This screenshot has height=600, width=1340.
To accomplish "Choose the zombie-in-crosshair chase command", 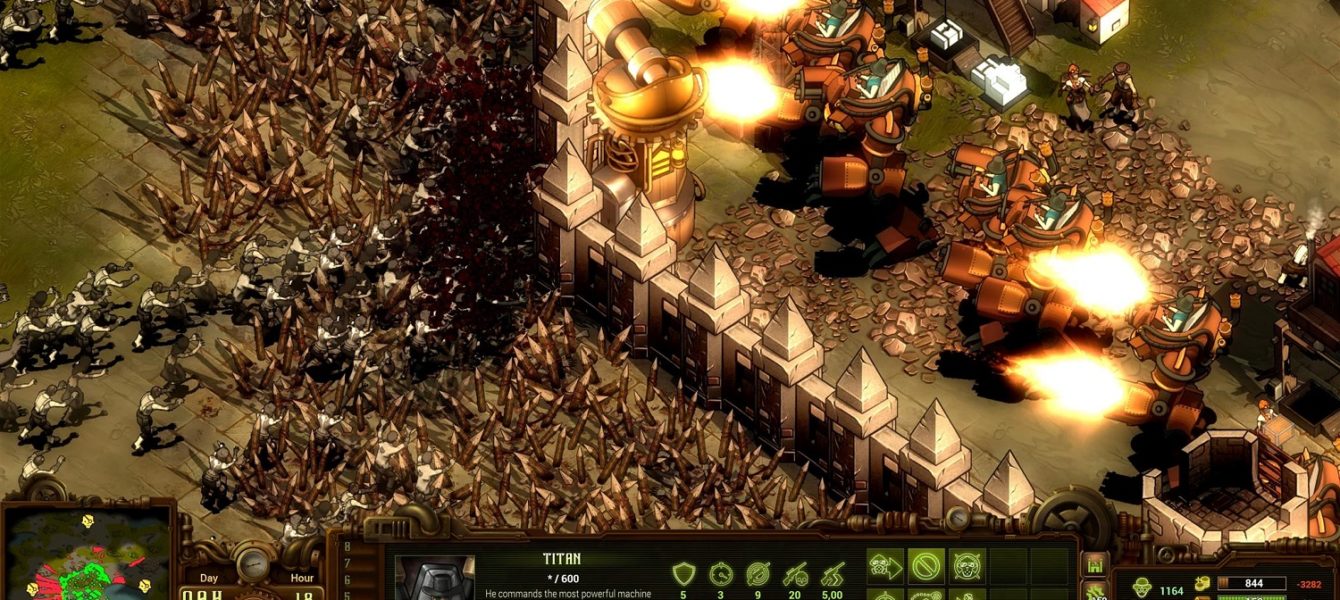I will (x=966, y=566).
